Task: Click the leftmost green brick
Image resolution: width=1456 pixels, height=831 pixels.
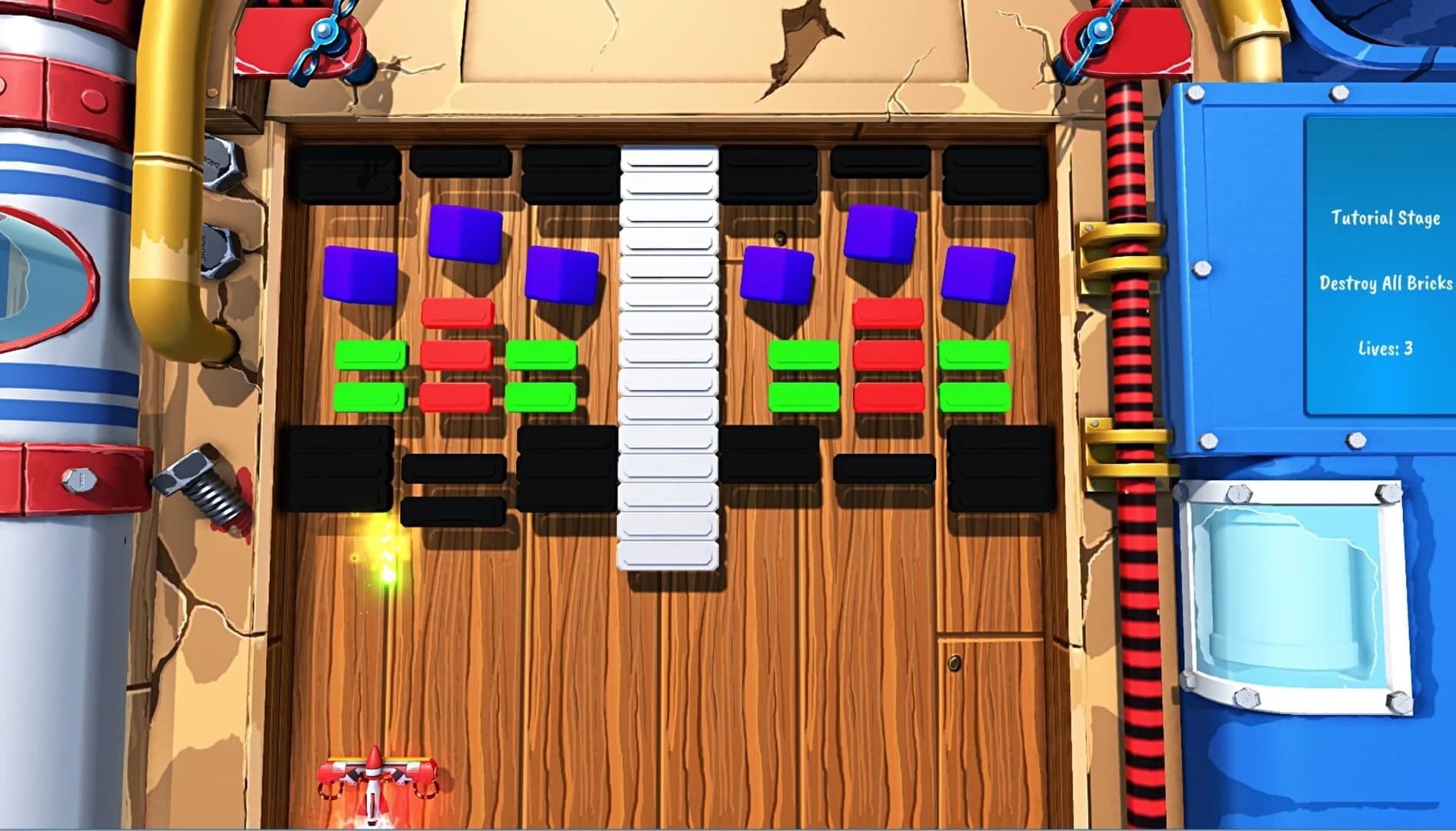Action: coord(369,356)
